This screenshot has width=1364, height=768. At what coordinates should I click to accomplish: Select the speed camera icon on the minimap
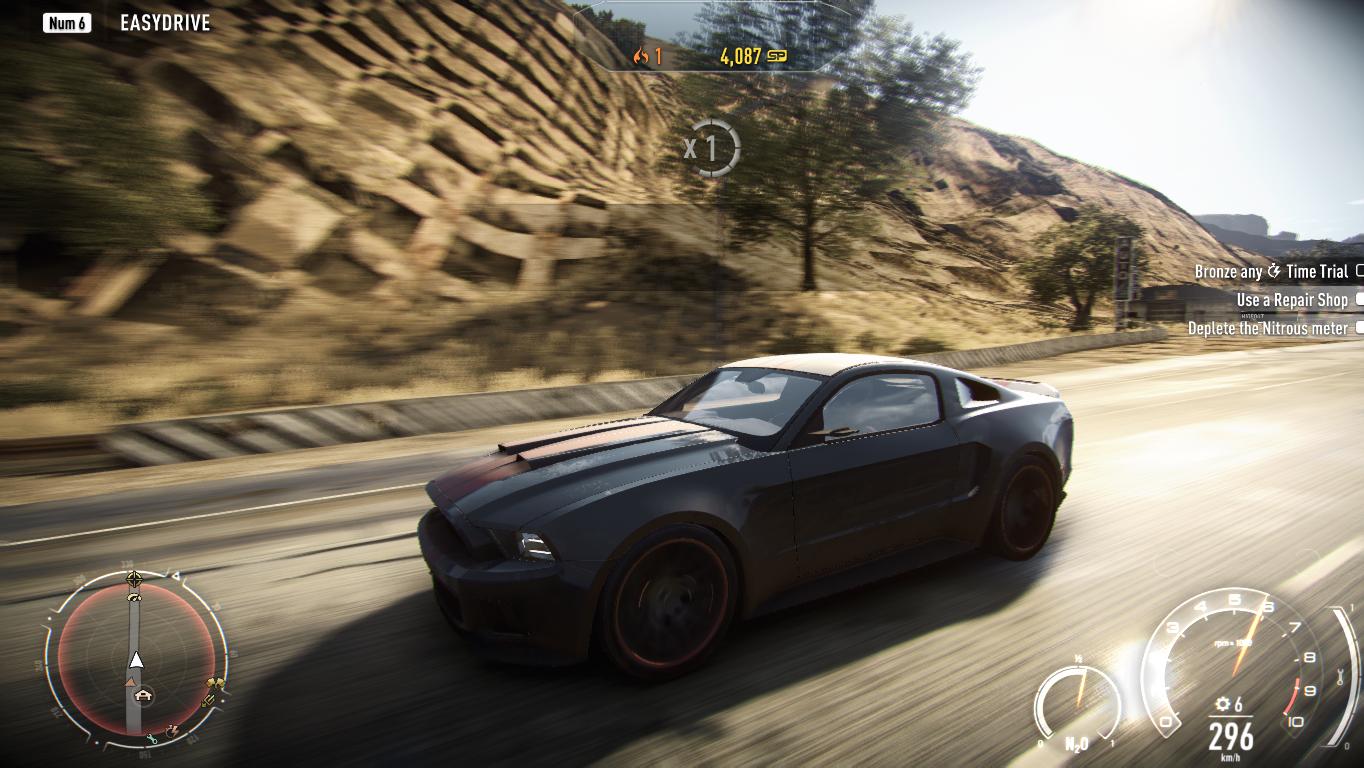[133, 598]
